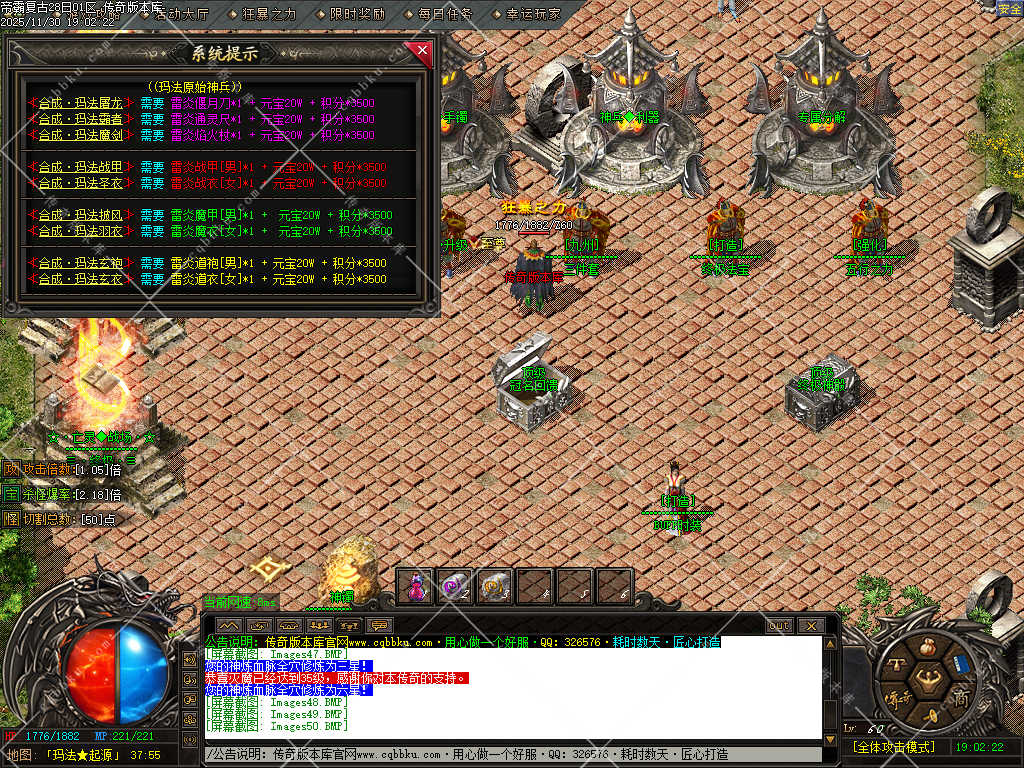
Task: Toggle the 全体攻击模式 attack mode label
Action: pos(893,747)
